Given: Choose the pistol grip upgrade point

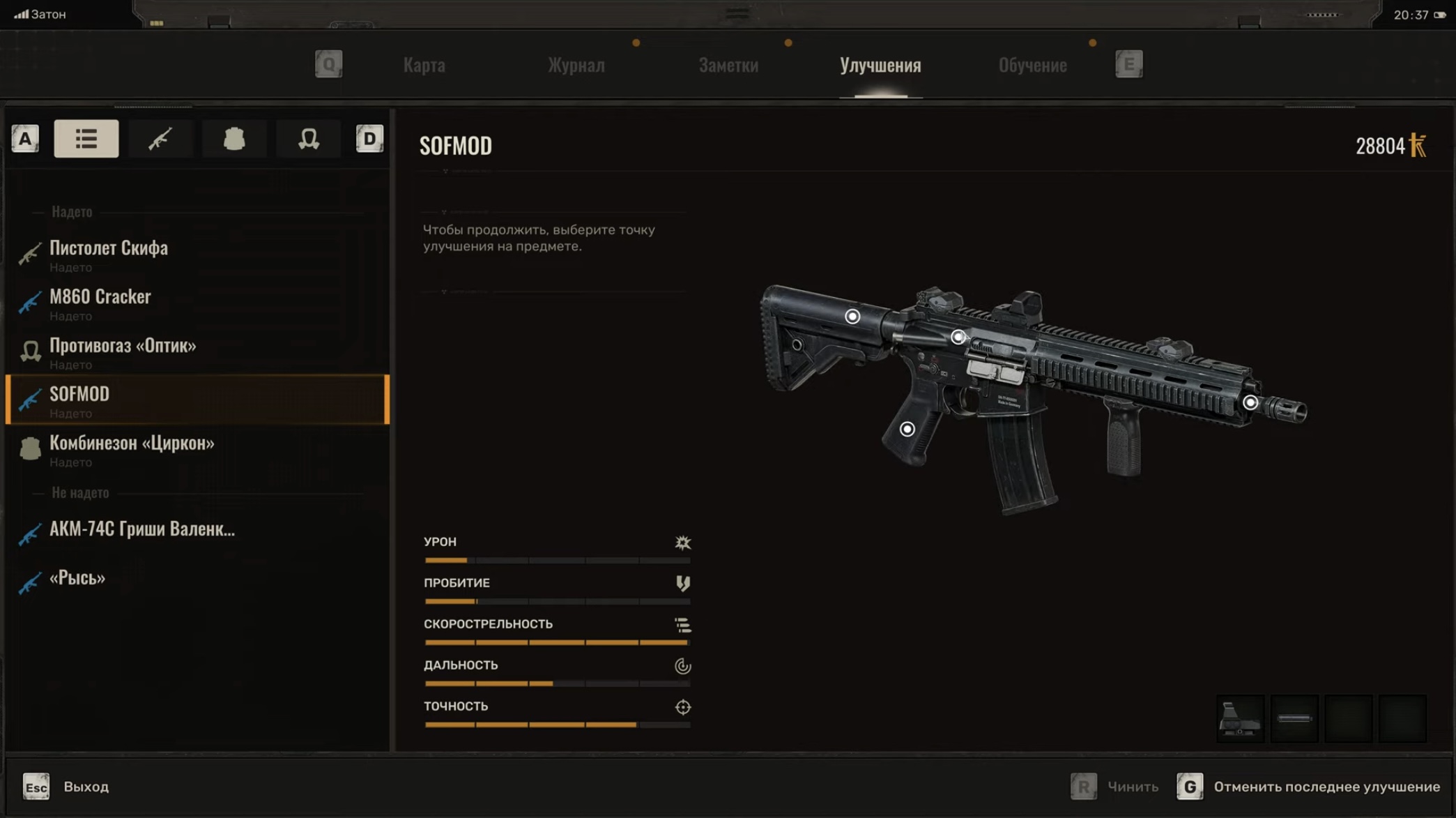Looking at the screenshot, I should (x=907, y=429).
